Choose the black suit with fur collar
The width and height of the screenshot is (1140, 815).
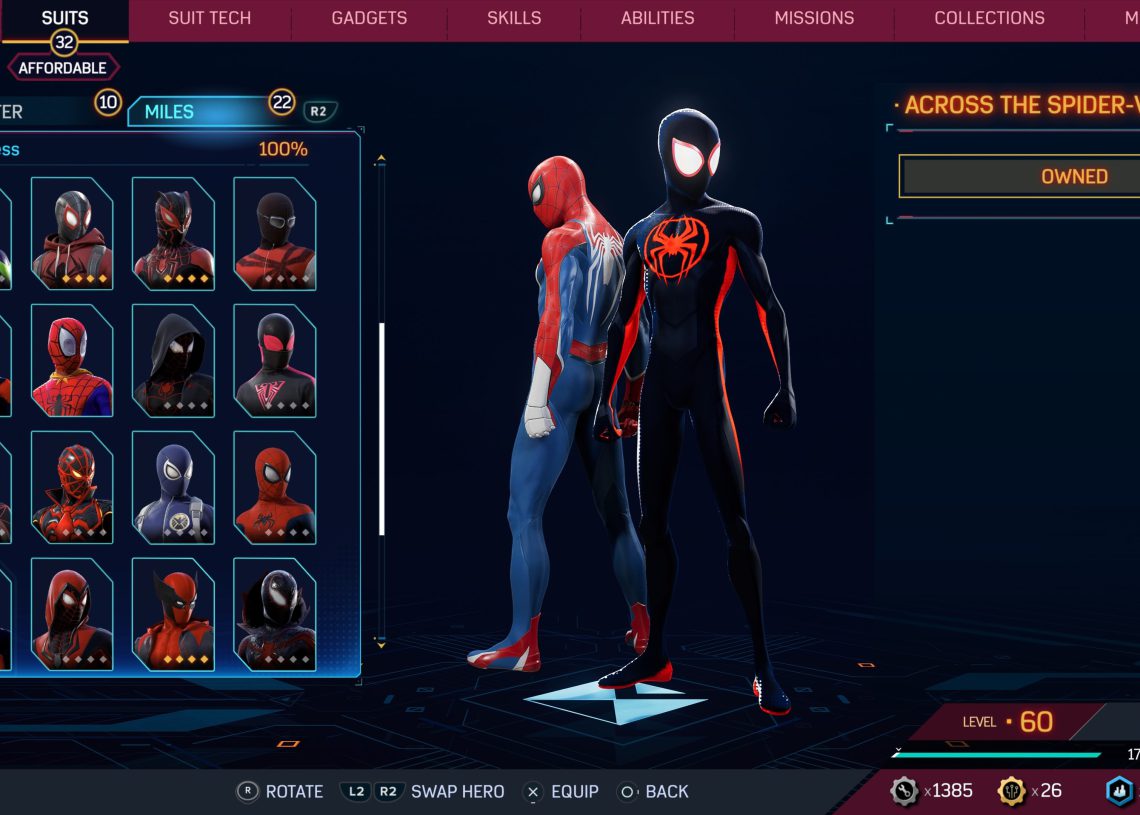pos(274,613)
